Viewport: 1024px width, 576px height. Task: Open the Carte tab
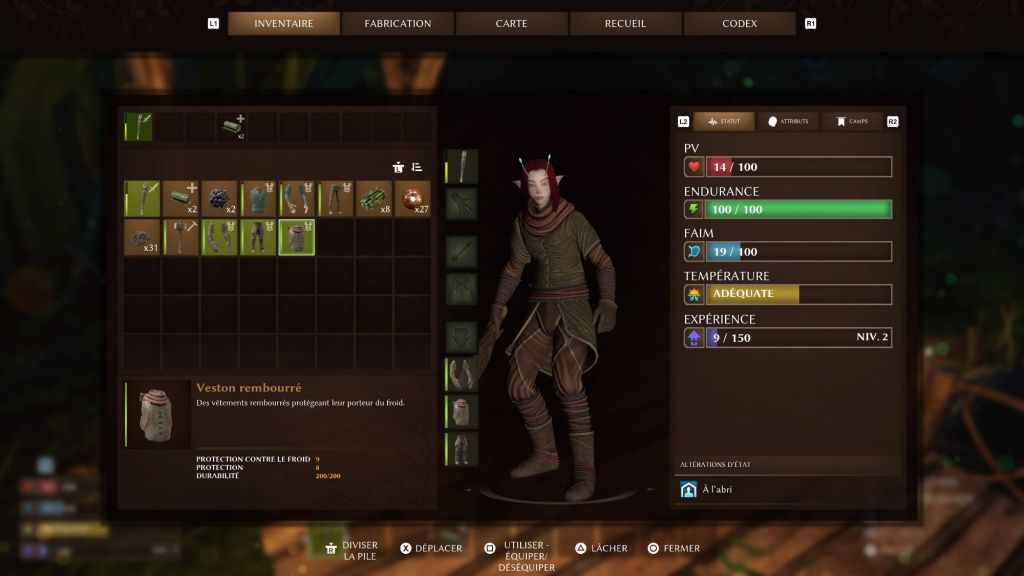coord(511,23)
